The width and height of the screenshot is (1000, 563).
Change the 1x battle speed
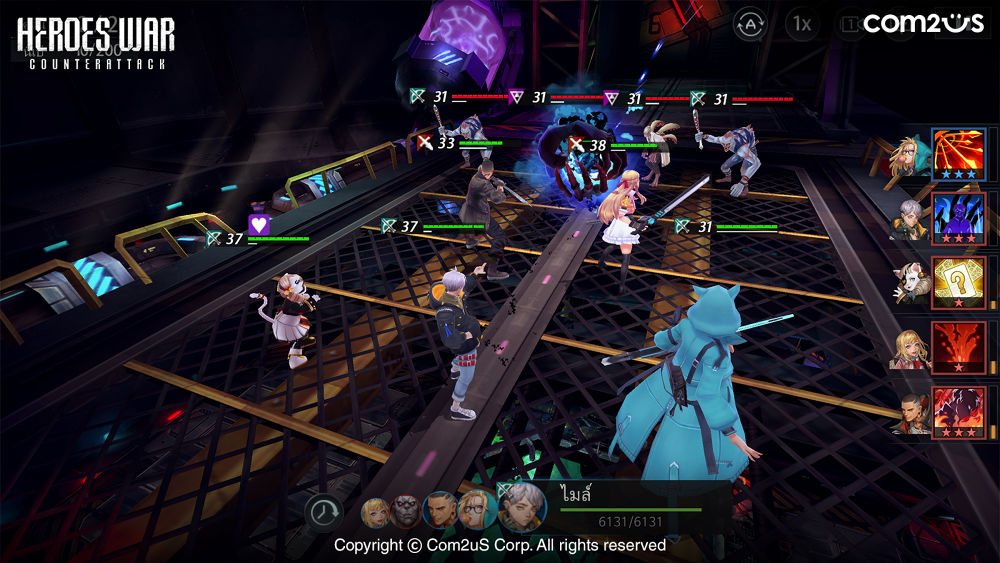pyautogui.click(x=801, y=23)
